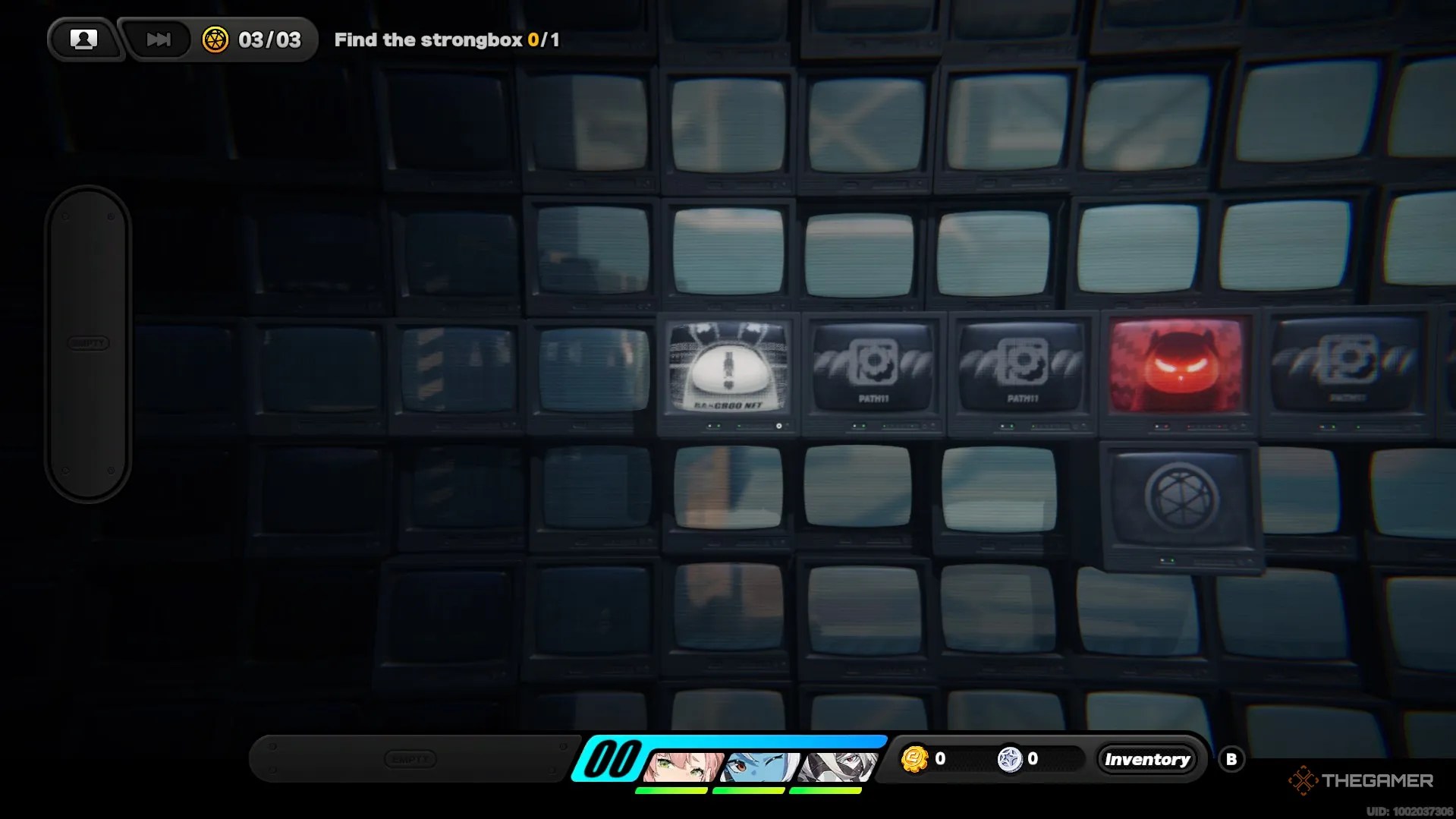The height and width of the screenshot is (819, 1456).
Task: Click the Find the strongbox objective text
Action: point(447,39)
